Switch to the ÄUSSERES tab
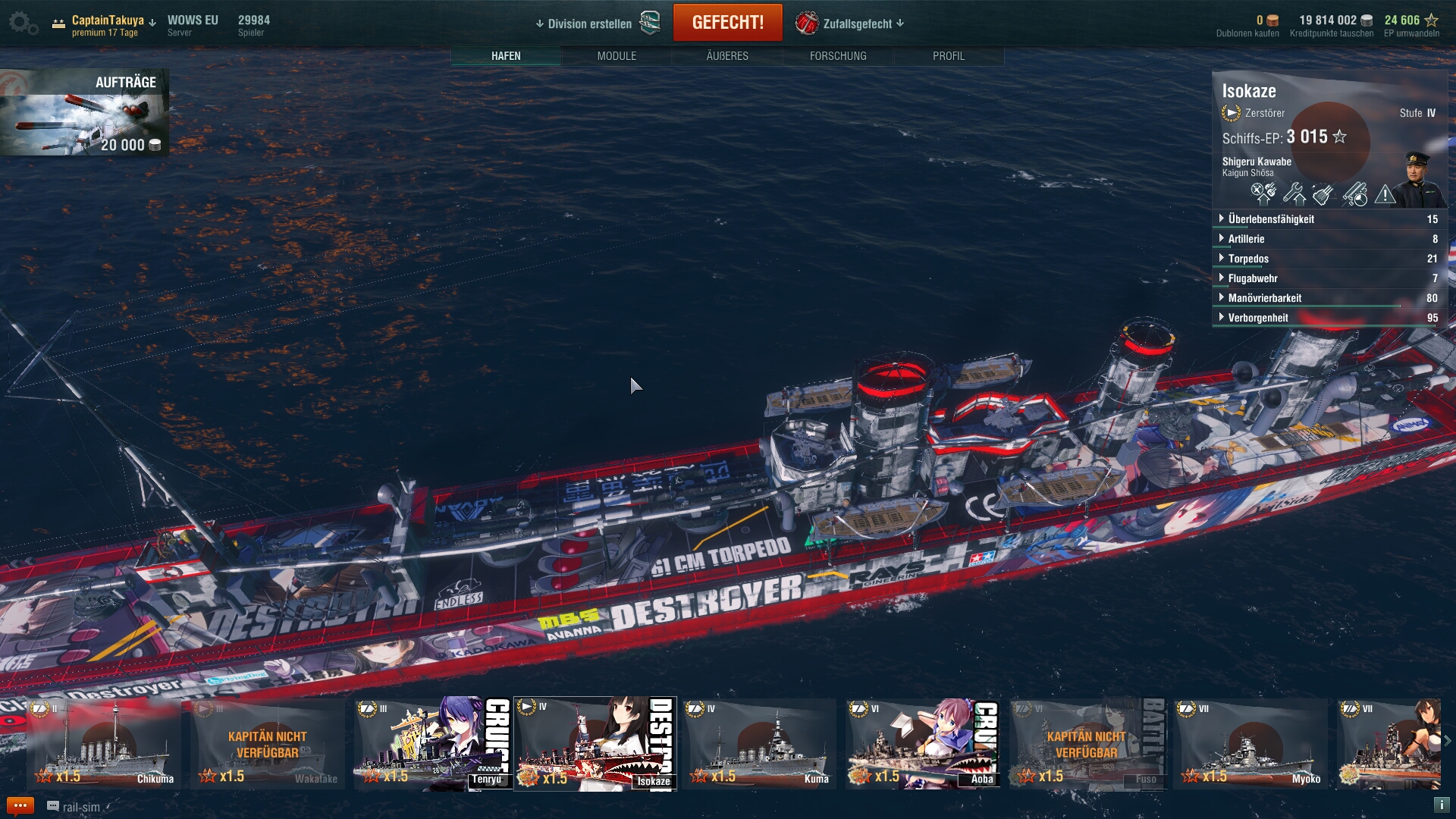 727,56
